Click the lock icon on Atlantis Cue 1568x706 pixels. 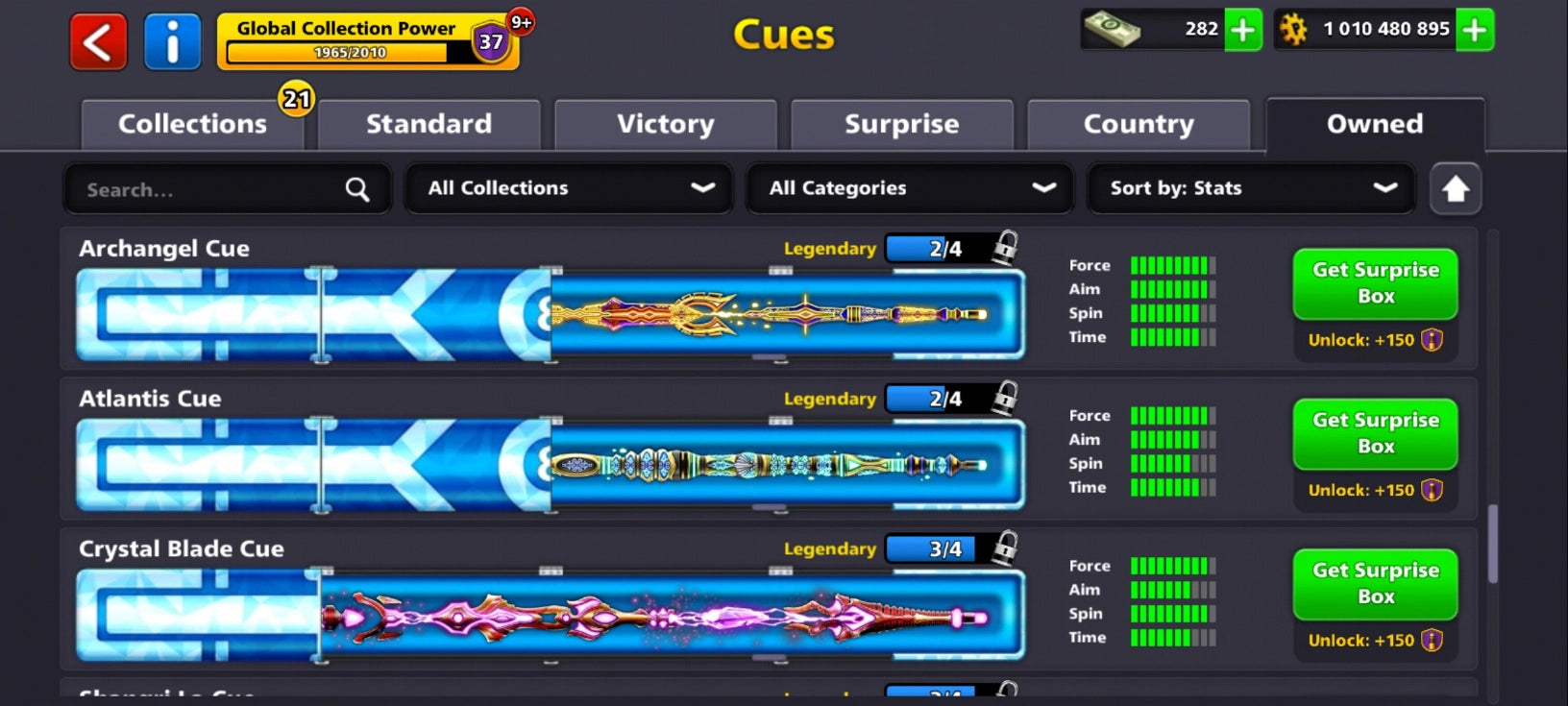[1005, 400]
